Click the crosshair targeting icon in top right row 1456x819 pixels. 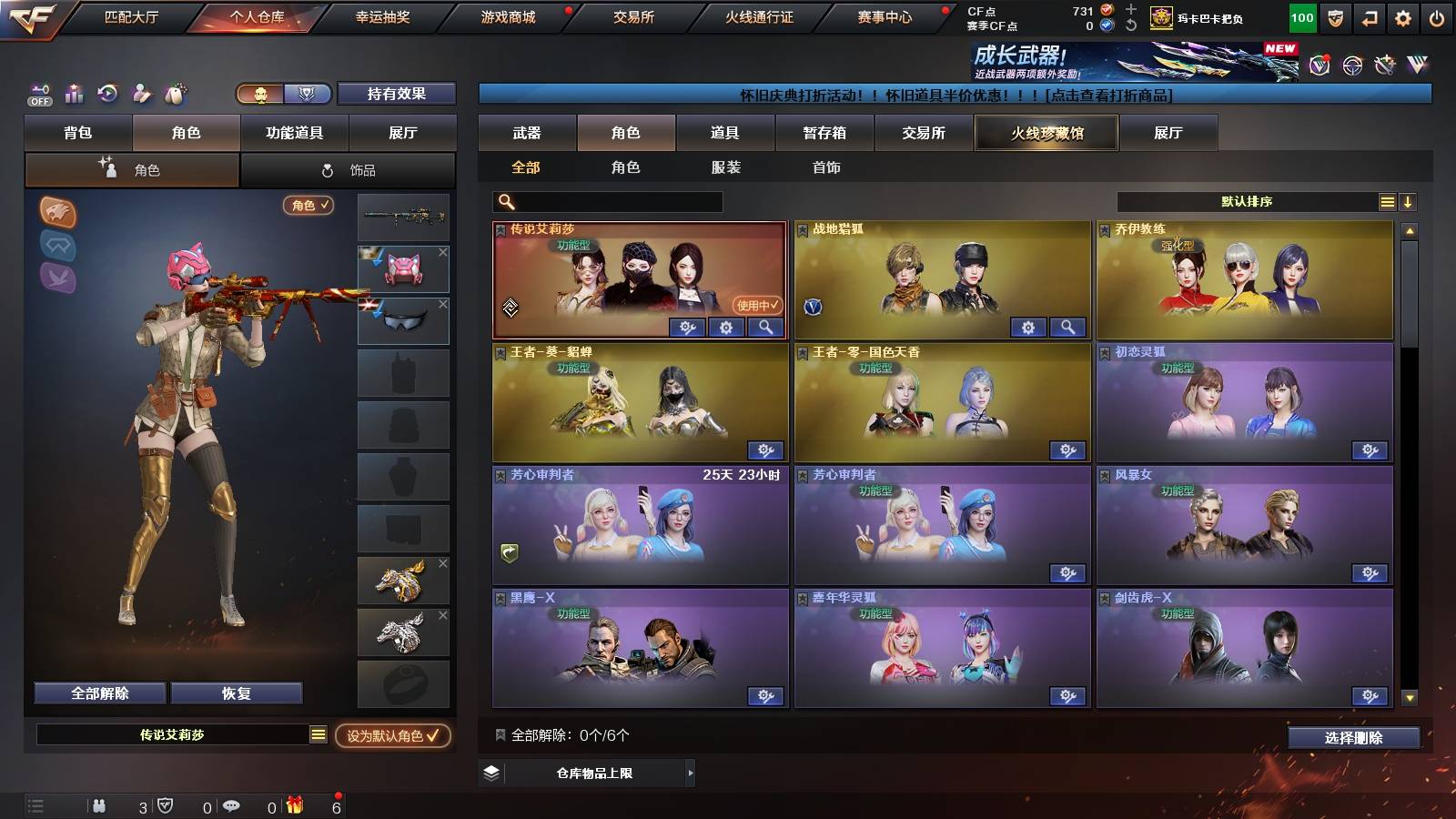click(1353, 65)
